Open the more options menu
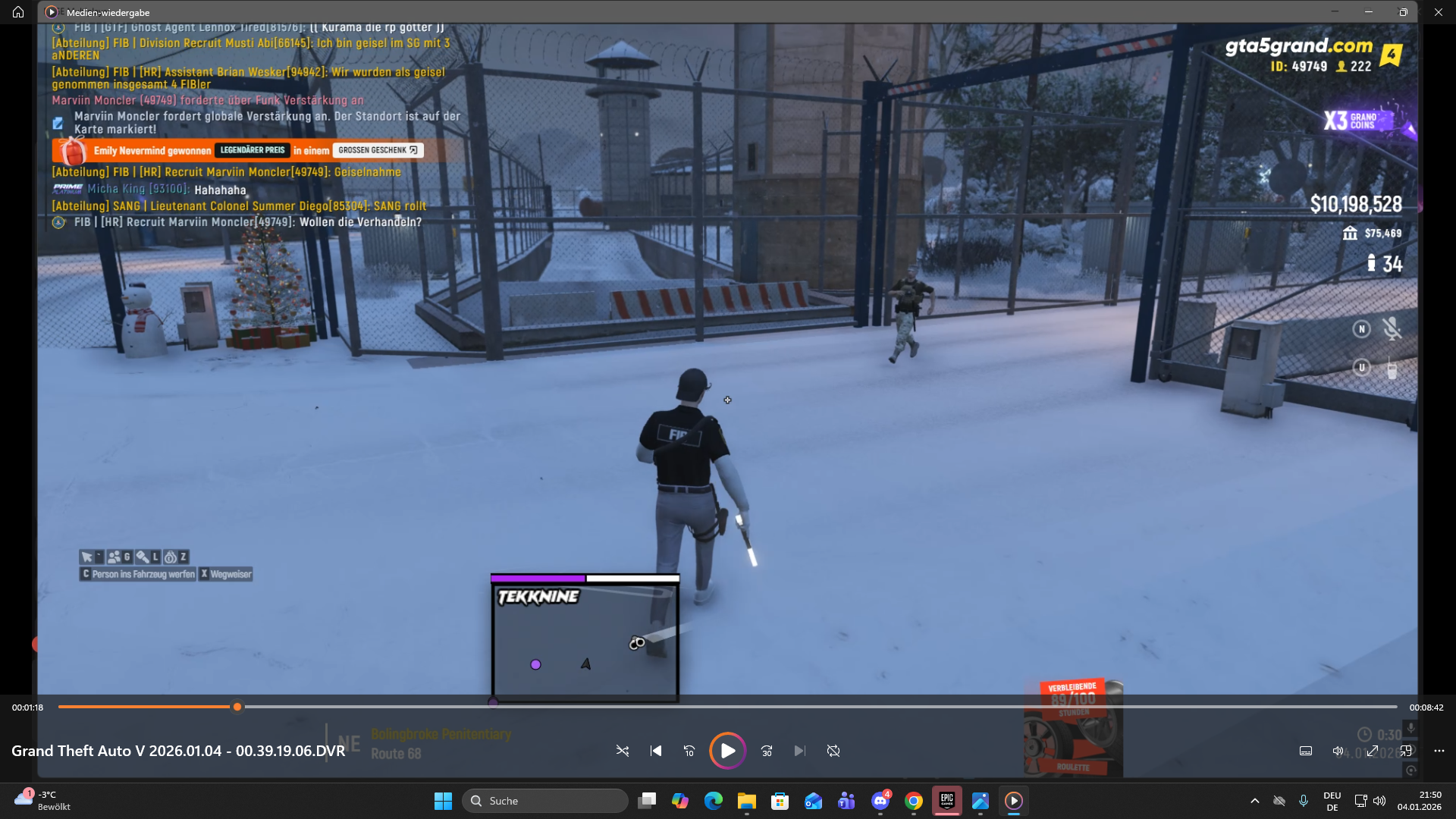This screenshot has width=1456, height=819. [1440, 751]
